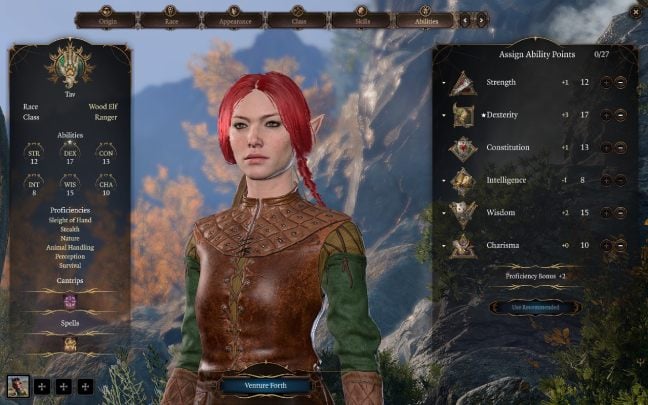This screenshot has height=405, width=648.
Task: Select the pink cantrip icon
Action: point(71,301)
